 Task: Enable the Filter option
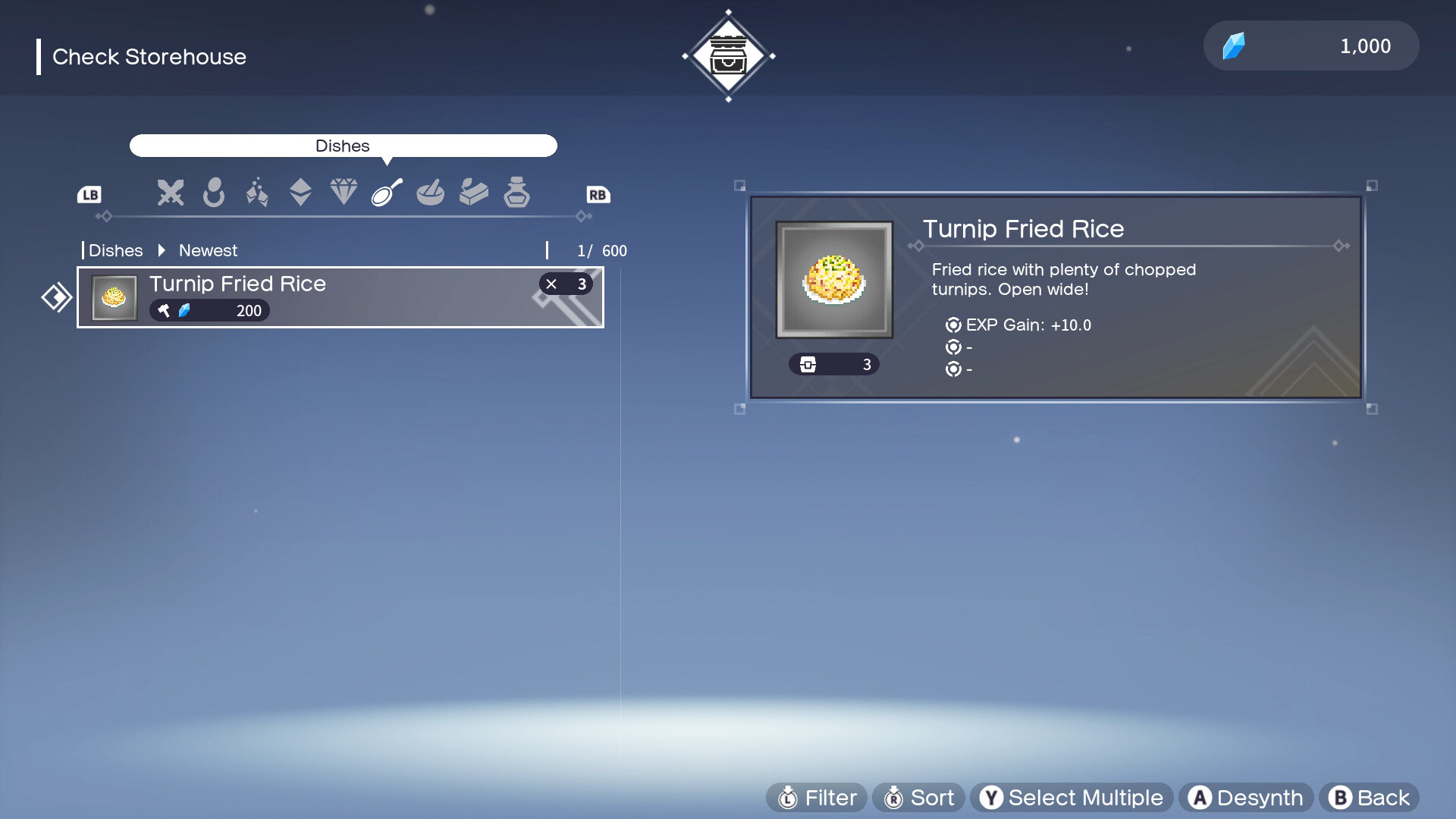tap(816, 798)
